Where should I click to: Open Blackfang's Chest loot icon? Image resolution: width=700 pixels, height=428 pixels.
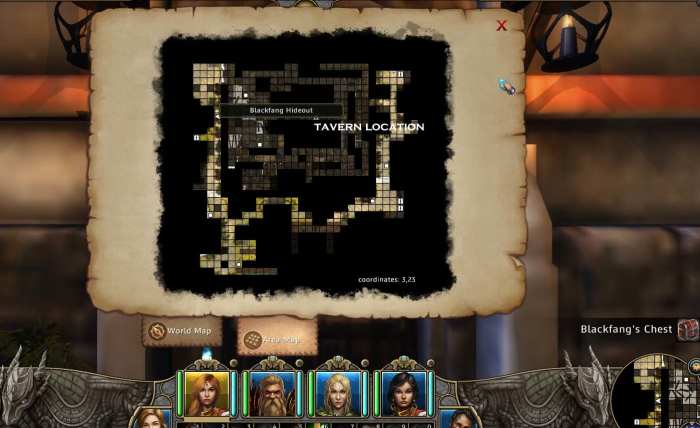point(686,329)
